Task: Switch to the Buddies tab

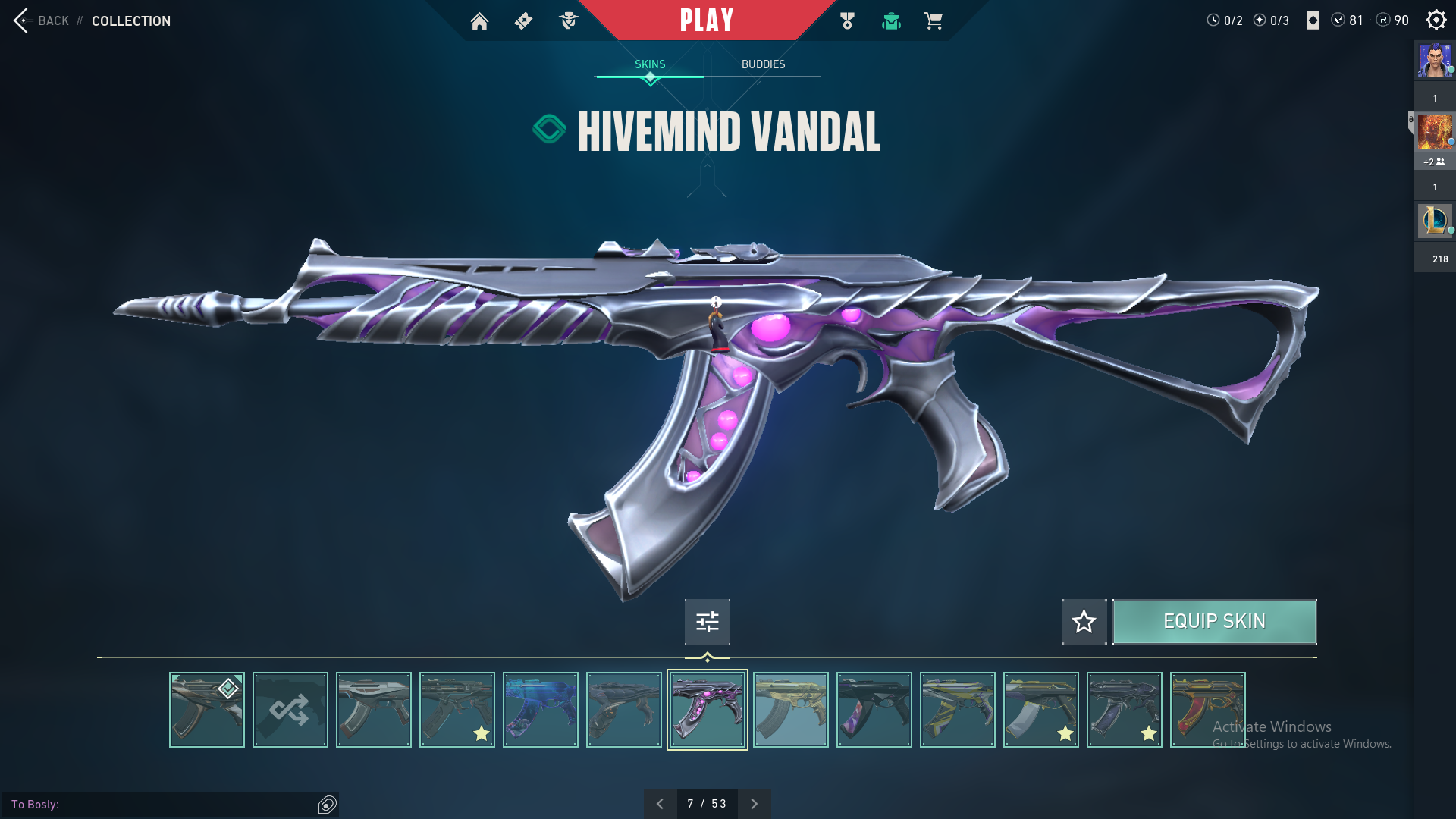Action: [x=763, y=64]
